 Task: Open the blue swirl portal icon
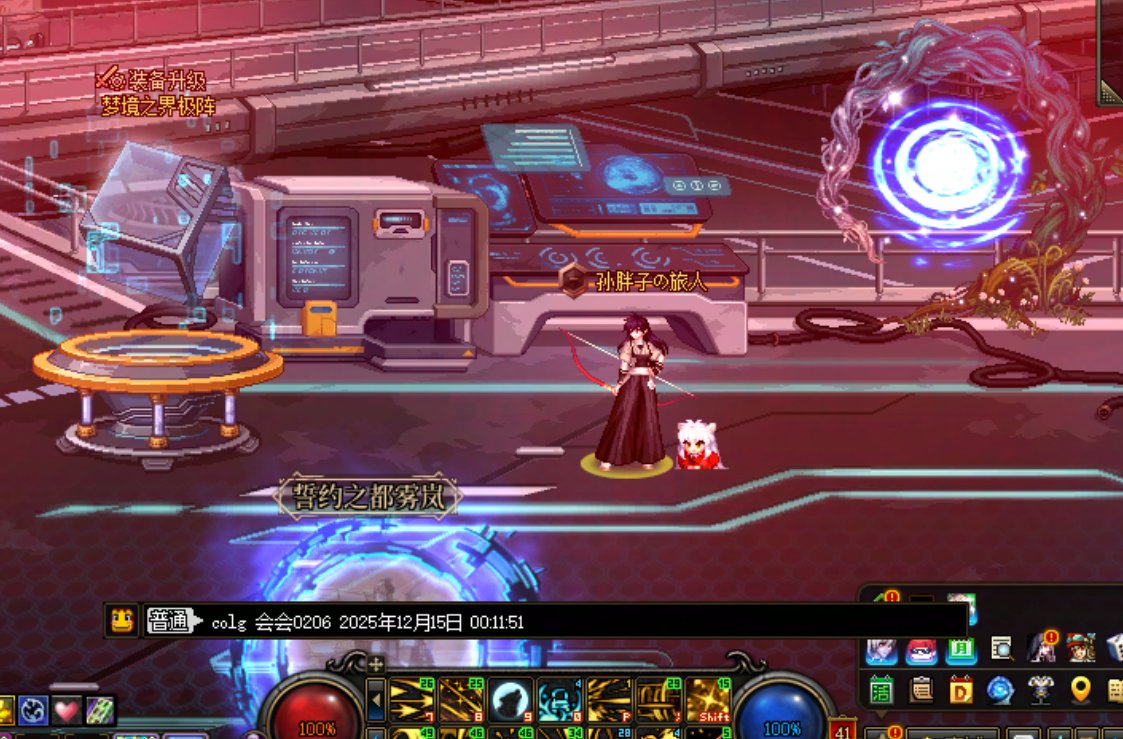tap(1000, 691)
